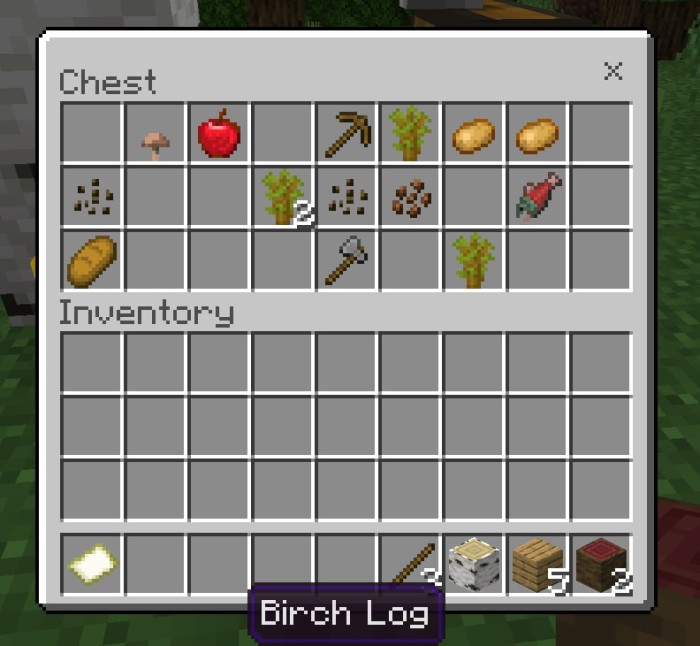Screen dimensions: 700x646
Task: Choose the red-topped block stack in hotbar
Action: point(601,565)
